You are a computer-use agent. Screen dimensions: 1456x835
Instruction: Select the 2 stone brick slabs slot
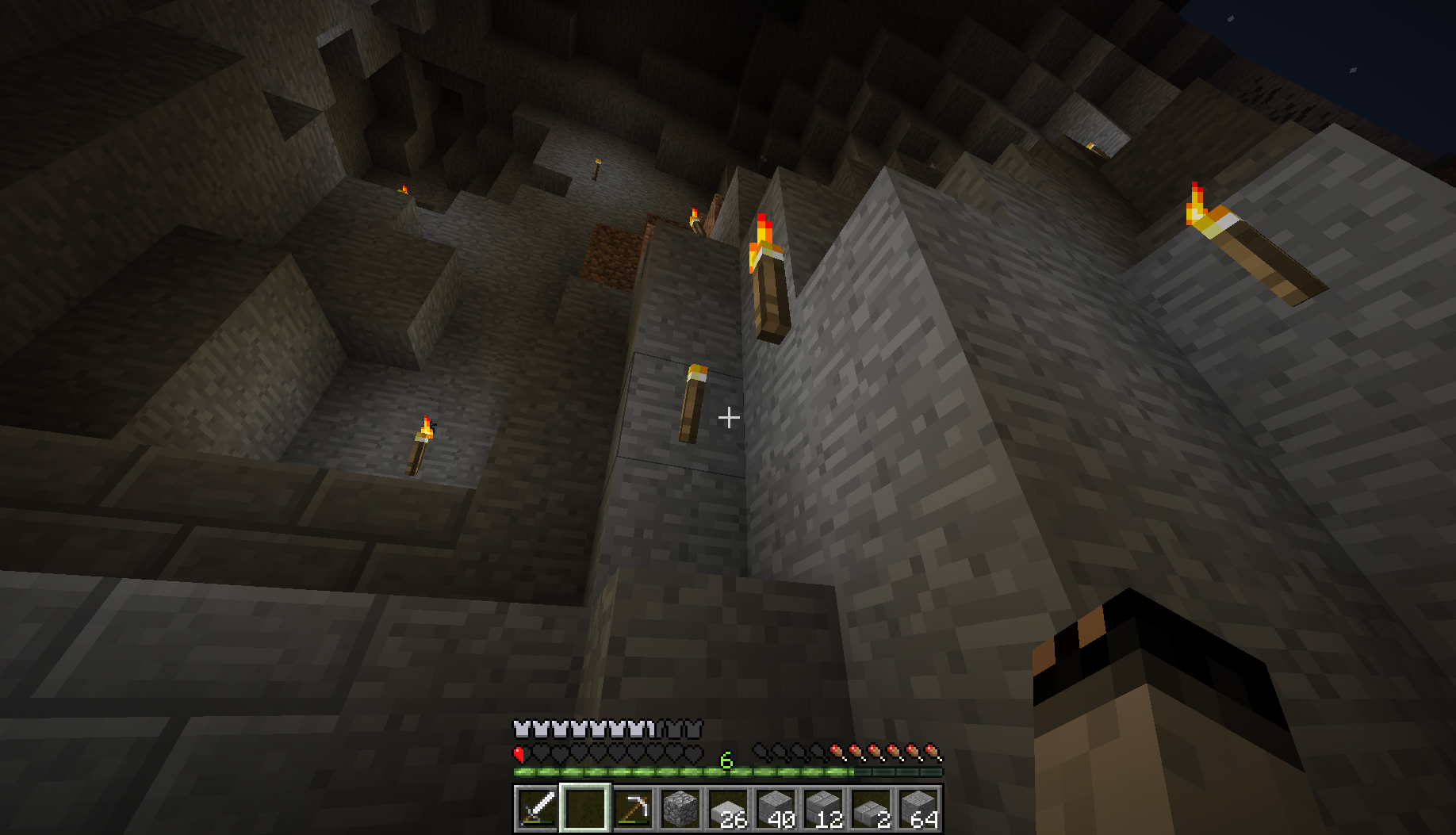pyautogui.click(x=870, y=808)
